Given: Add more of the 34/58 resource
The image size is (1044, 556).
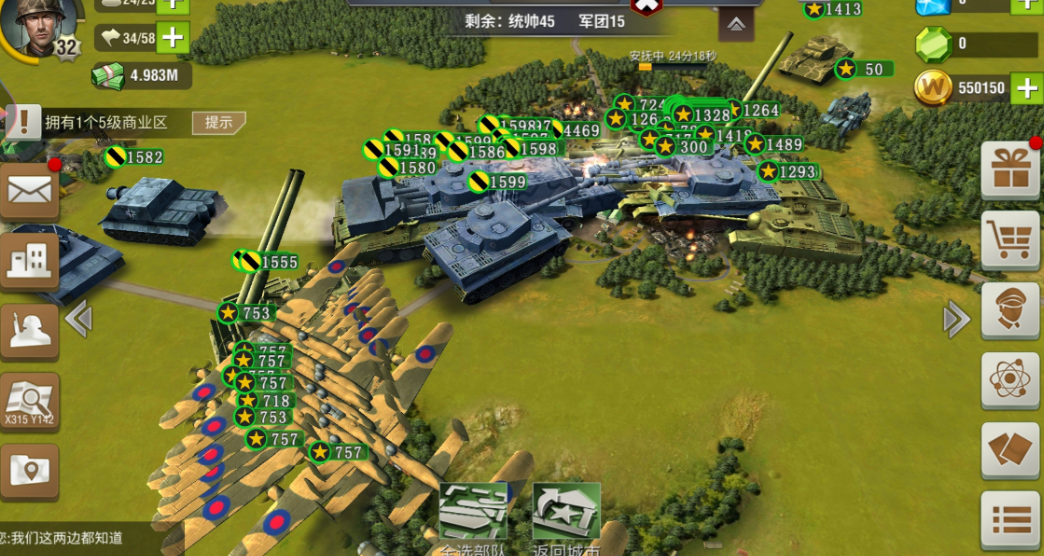Looking at the screenshot, I should tap(172, 39).
